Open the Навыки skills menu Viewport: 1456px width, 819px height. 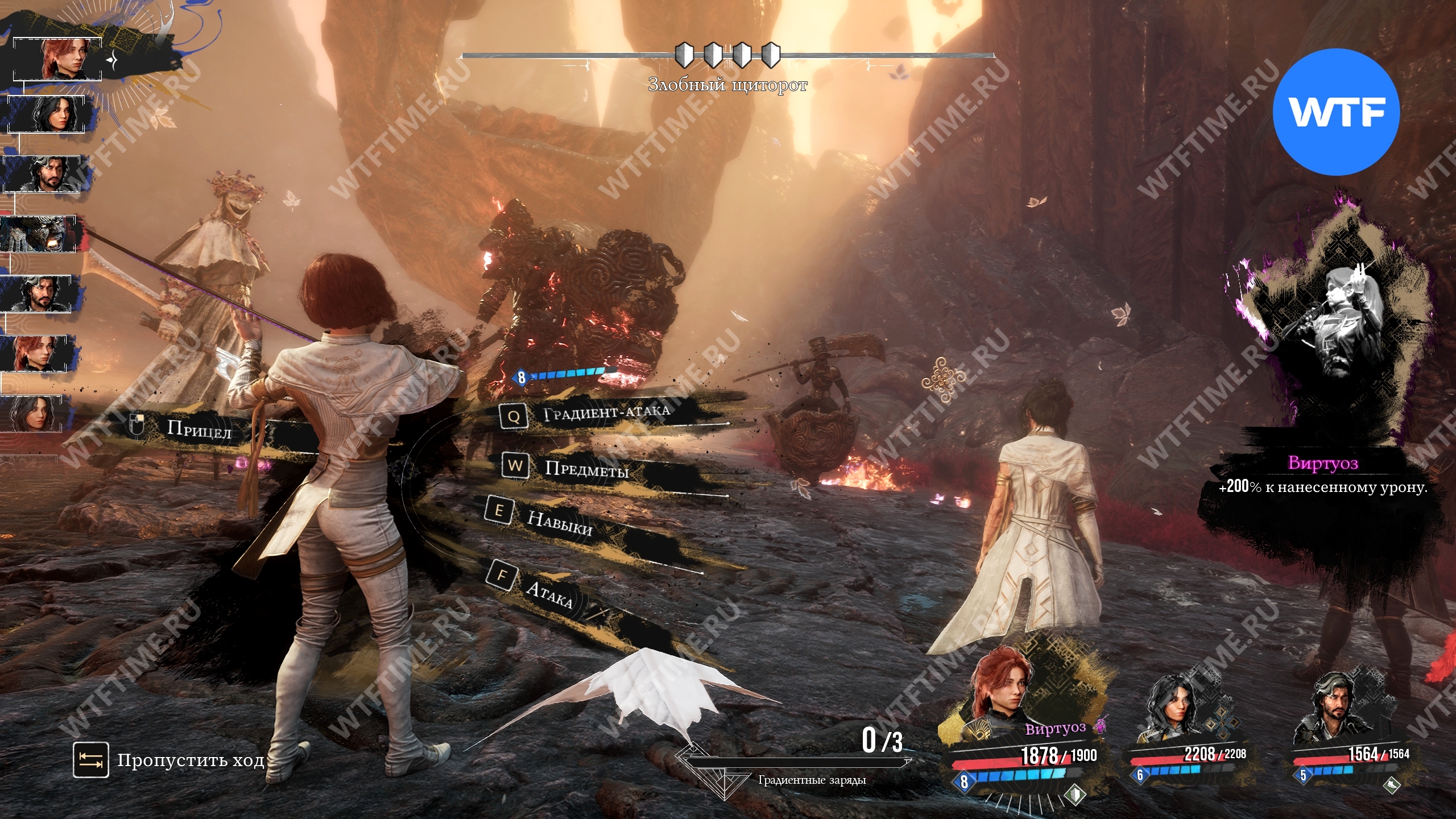[559, 522]
